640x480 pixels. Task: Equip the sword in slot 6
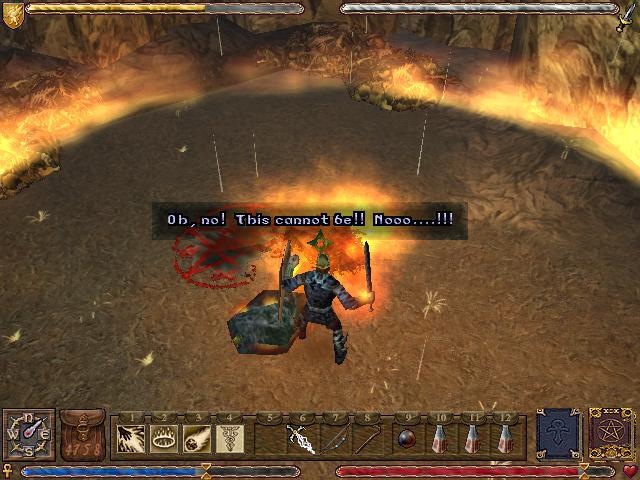click(x=302, y=438)
